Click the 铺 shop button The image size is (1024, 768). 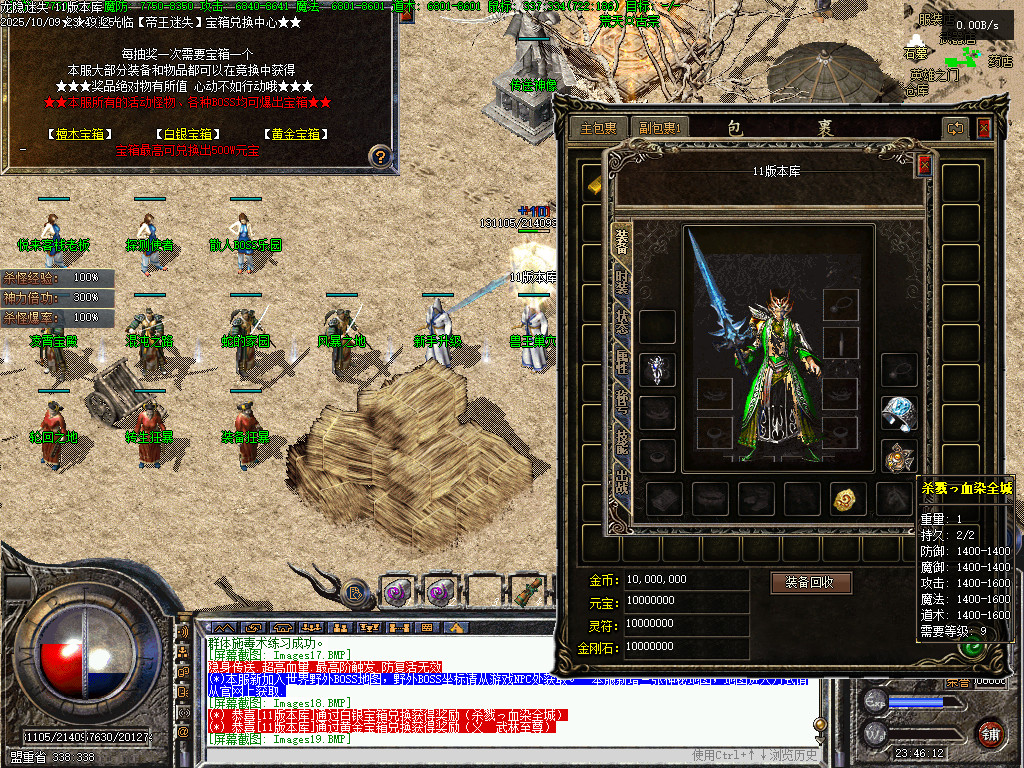tap(991, 732)
